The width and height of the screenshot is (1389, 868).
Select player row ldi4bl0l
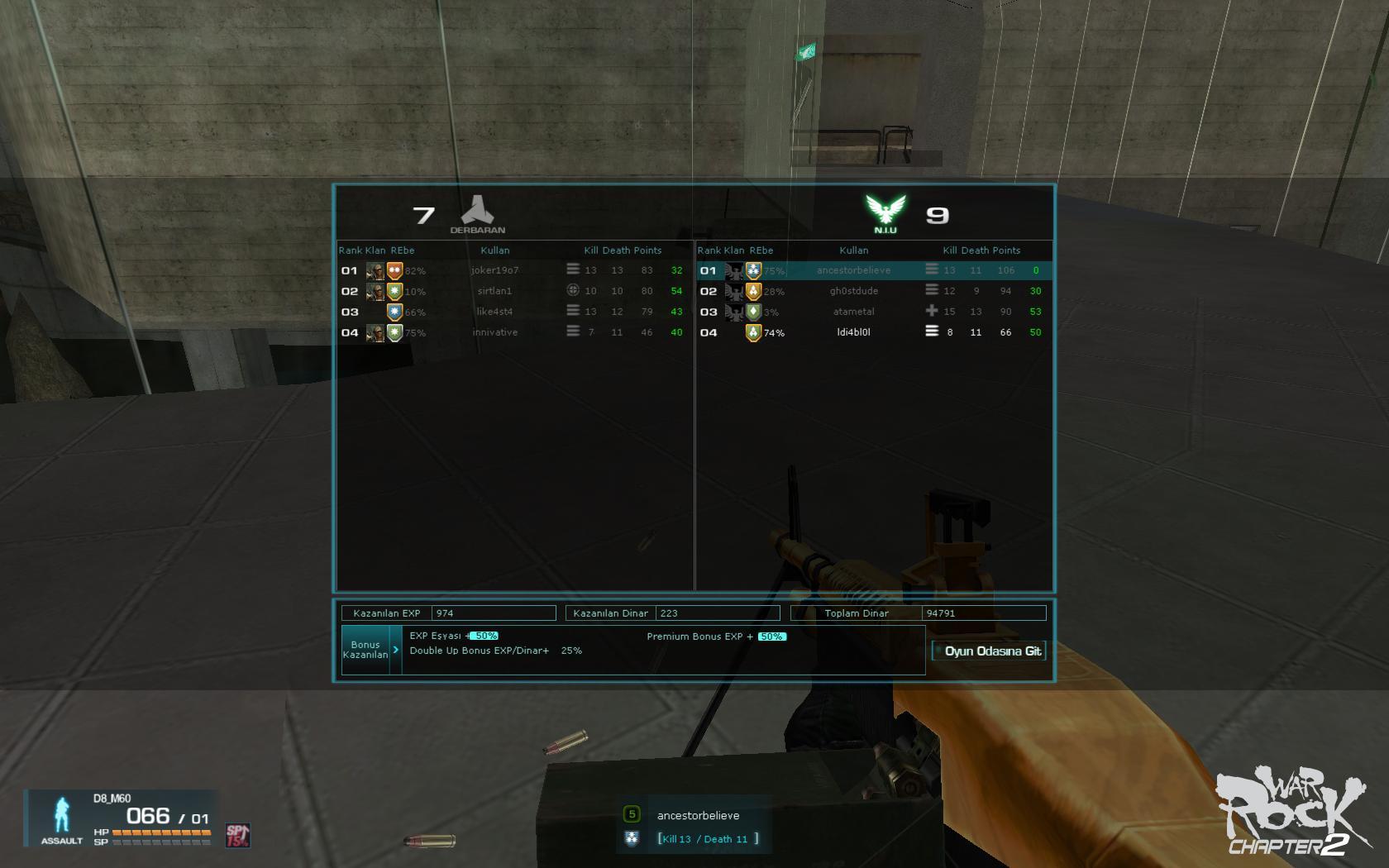[853, 332]
